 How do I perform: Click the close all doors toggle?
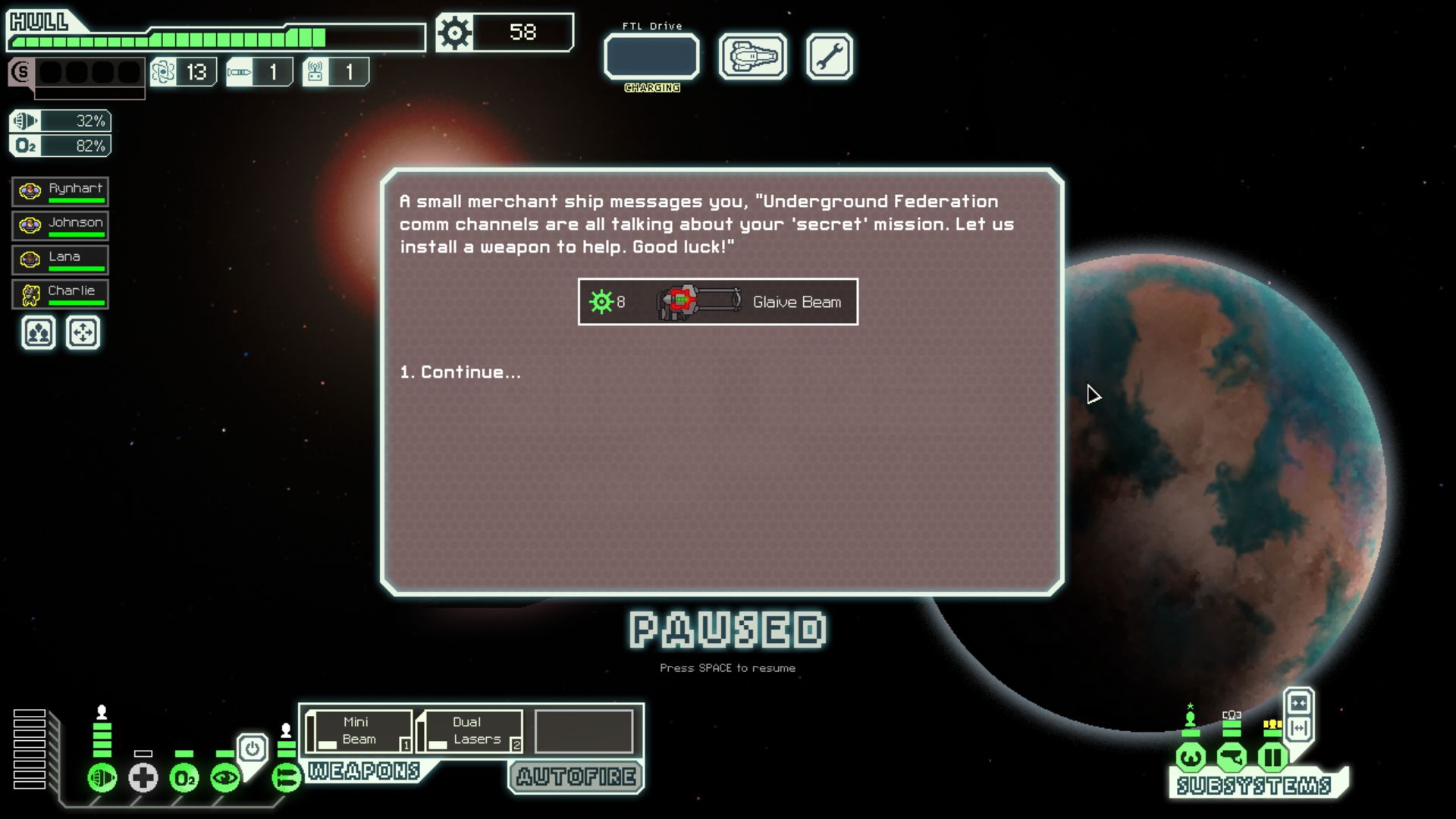click(x=1298, y=704)
